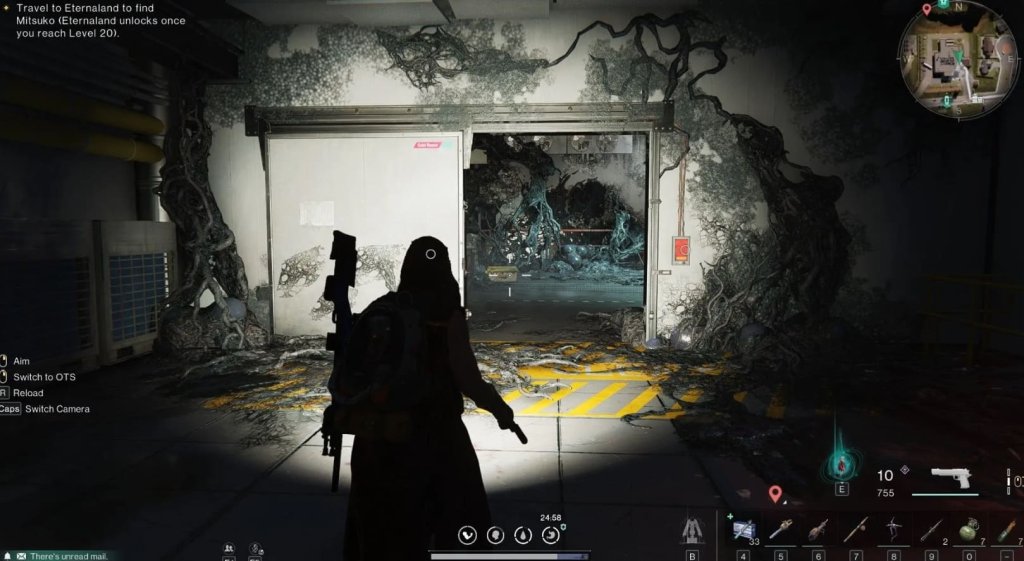Select the molotov bottle hotbar slot
Viewport: 1024px width, 561px height.
818,527
